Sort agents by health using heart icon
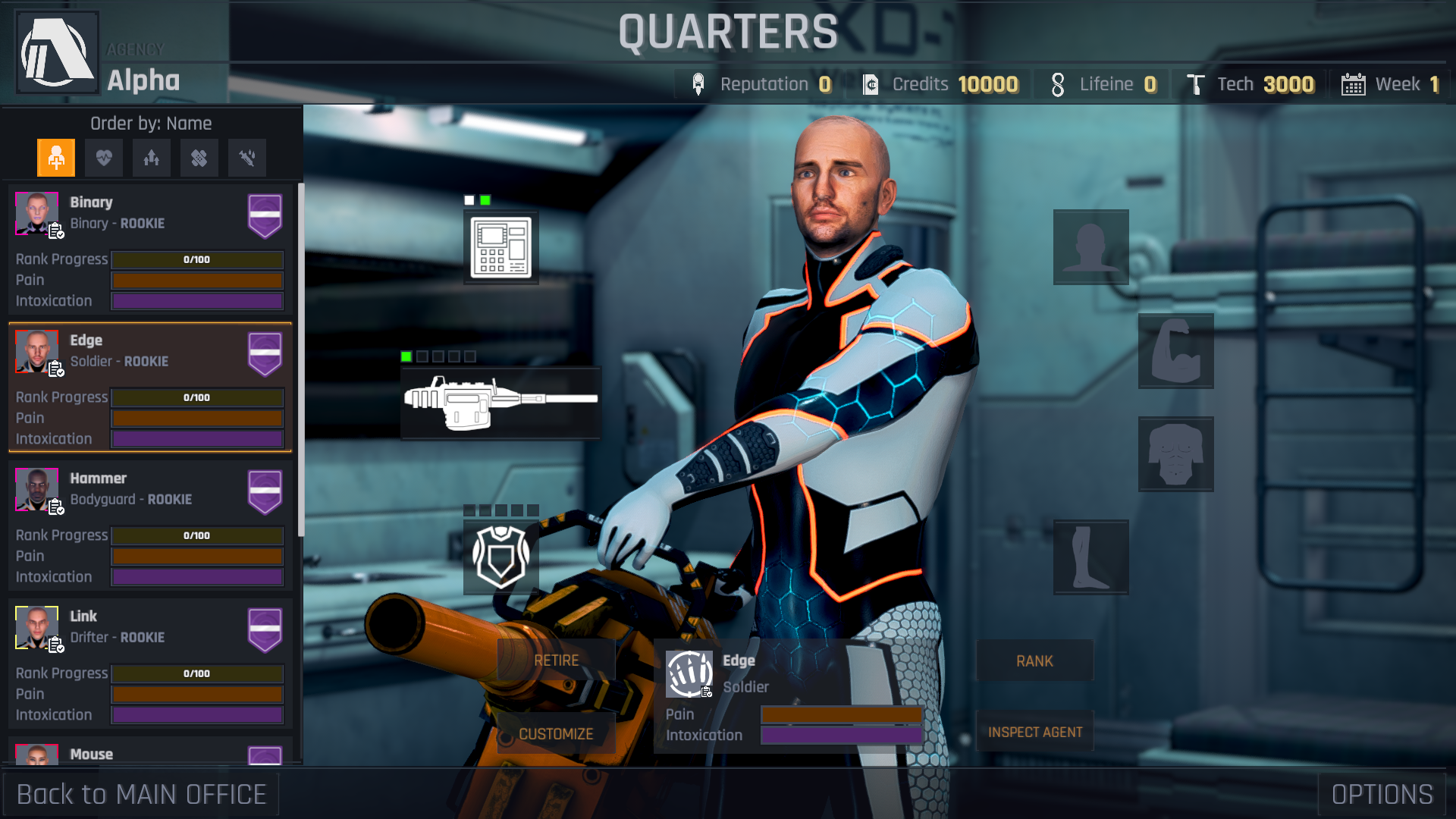The width and height of the screenshot is (1456, 819). pyautogui.click(x=104, y=158)
